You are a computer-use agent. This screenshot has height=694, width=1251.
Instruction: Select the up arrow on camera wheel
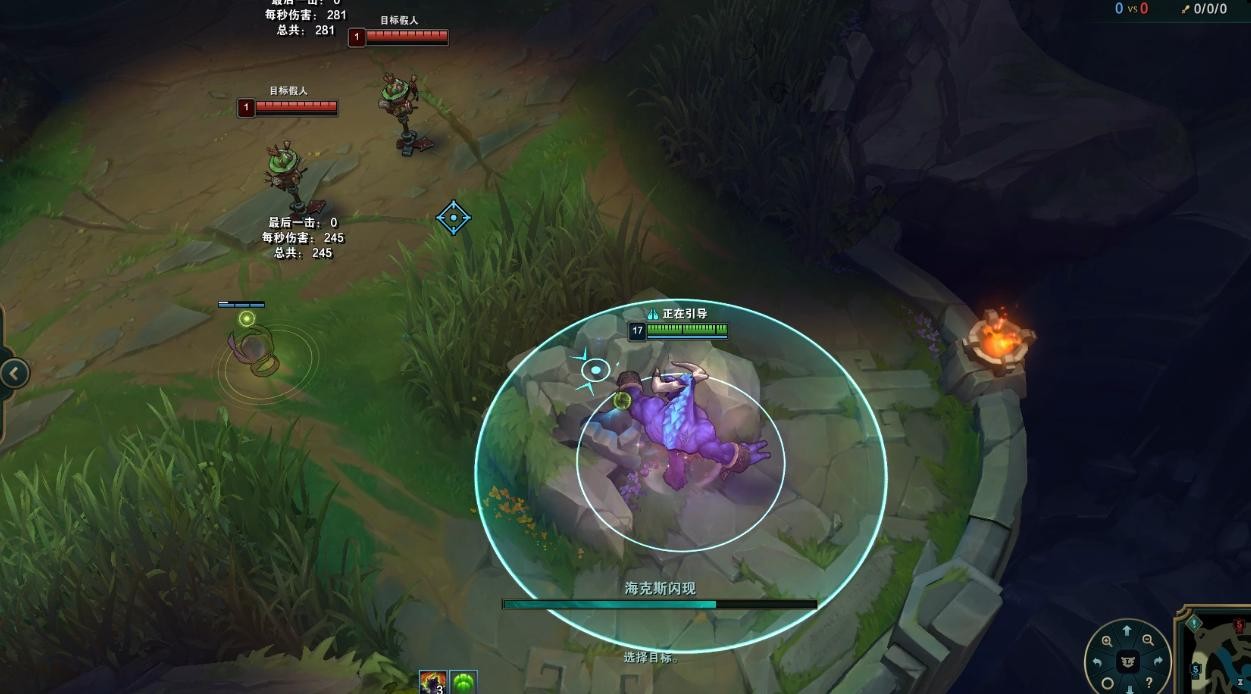(1127, 631)
